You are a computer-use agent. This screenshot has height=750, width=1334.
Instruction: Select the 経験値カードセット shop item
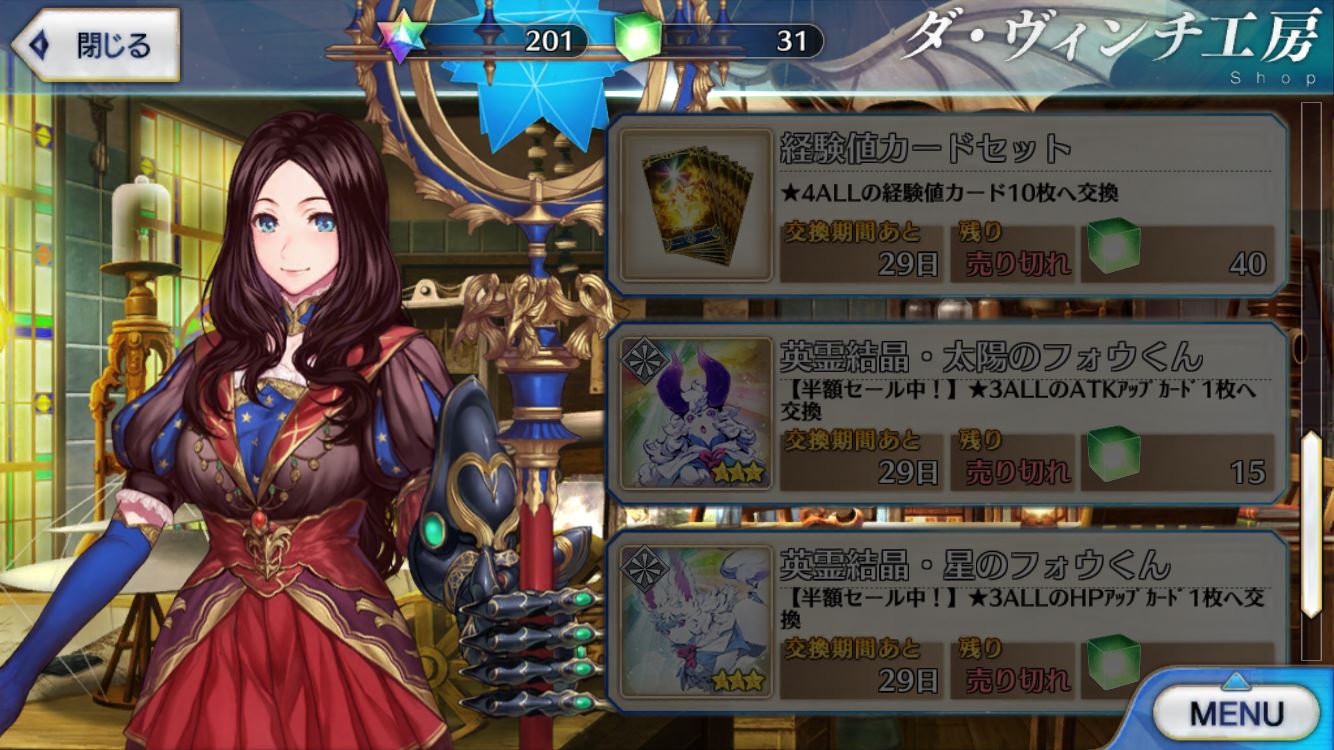point(946,206)
